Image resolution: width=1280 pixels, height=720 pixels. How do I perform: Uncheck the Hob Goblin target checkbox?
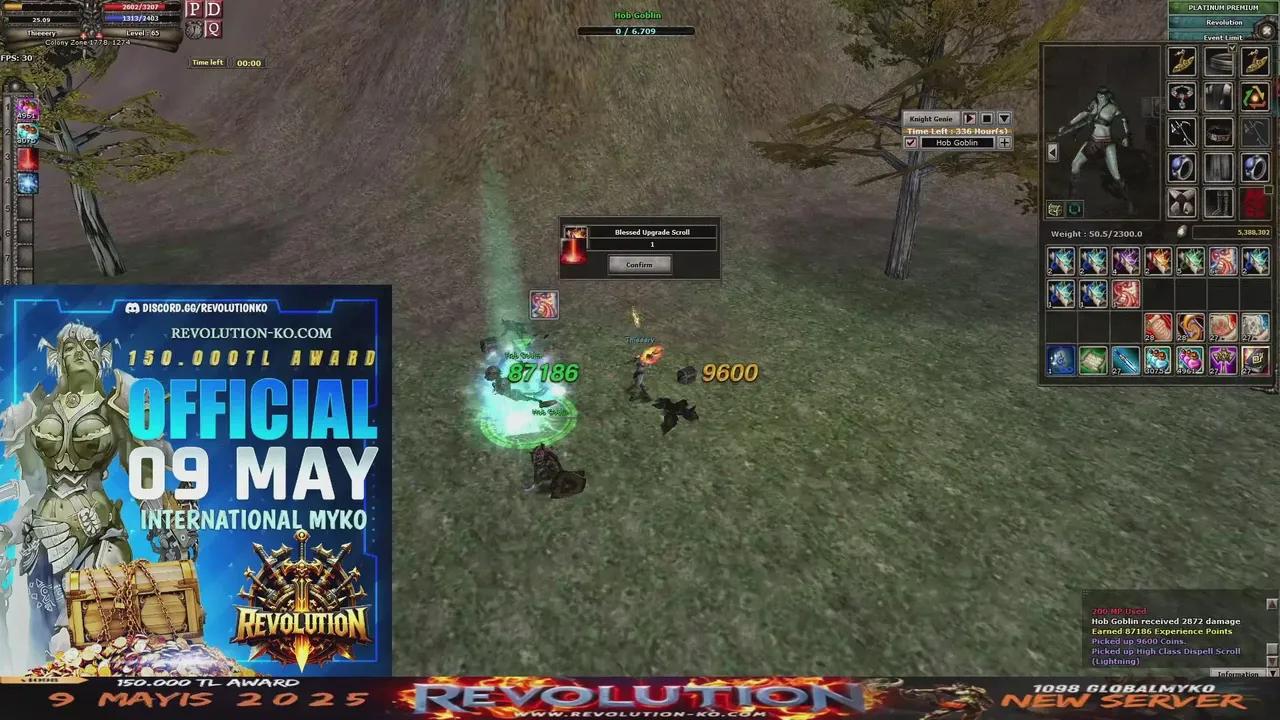click(x=911, y=142)
